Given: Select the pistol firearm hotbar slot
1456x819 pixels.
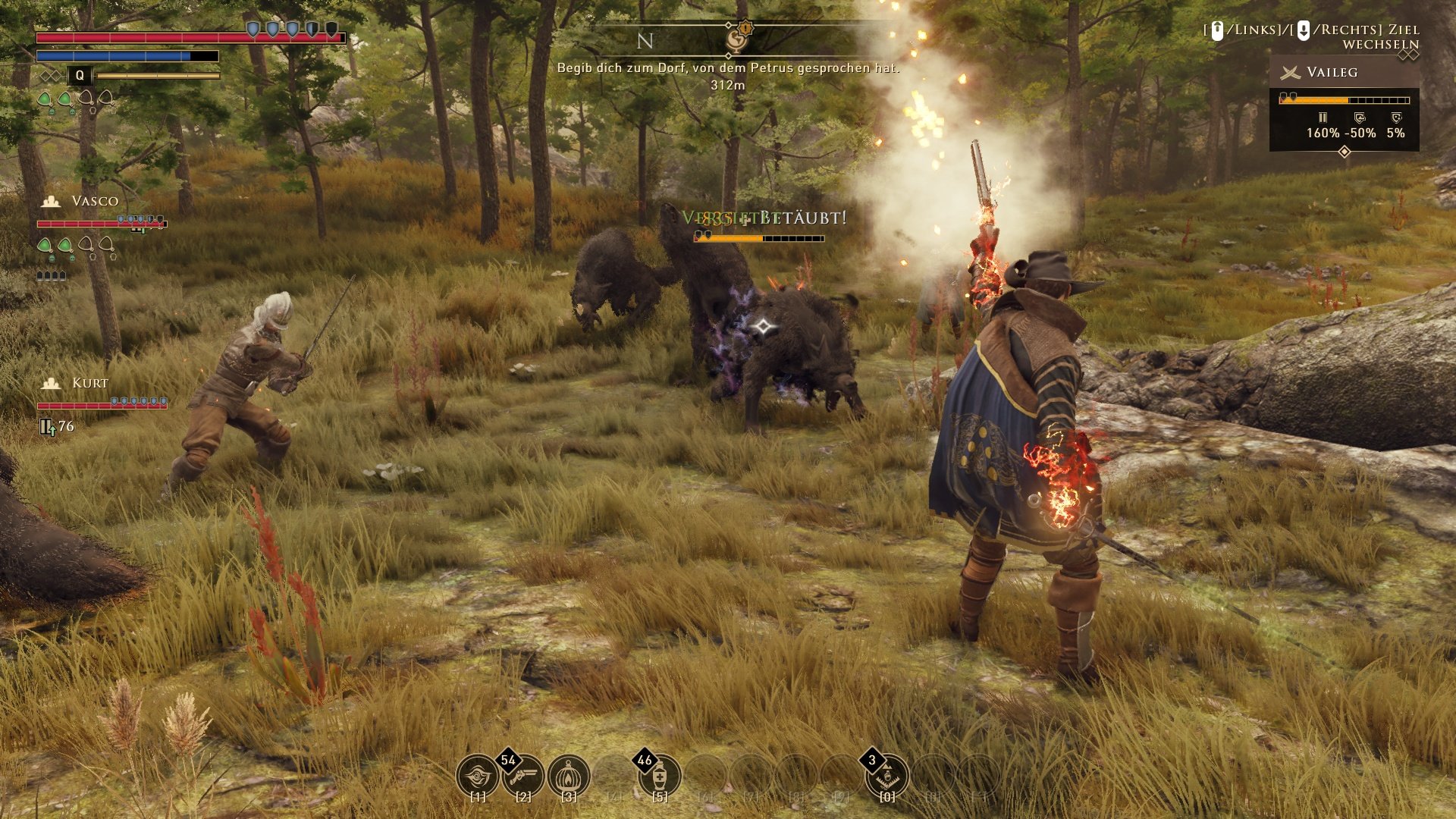Looking at the screenshot, I should [523, 776].
